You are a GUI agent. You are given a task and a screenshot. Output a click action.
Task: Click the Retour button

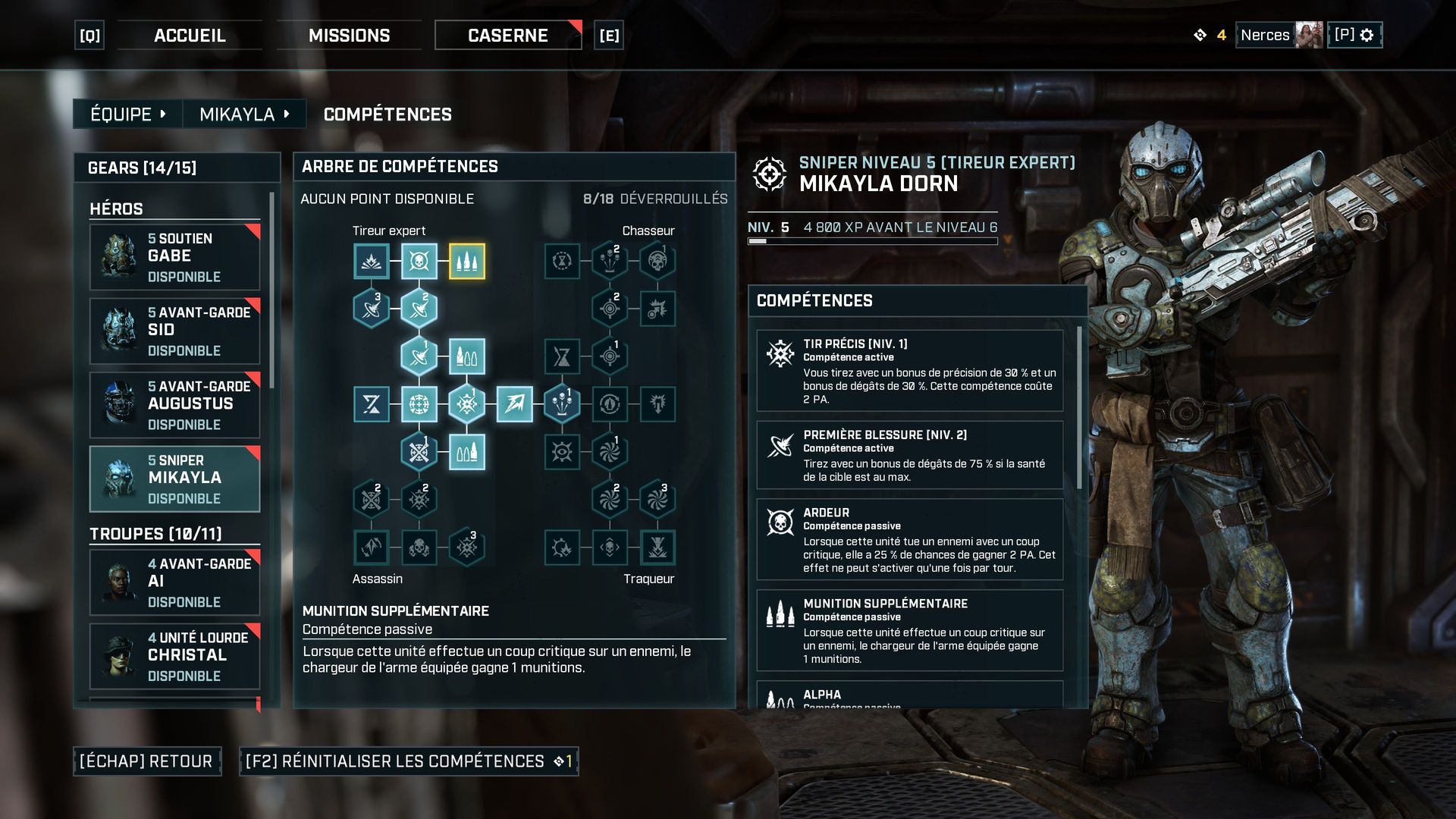pos(147,761)
